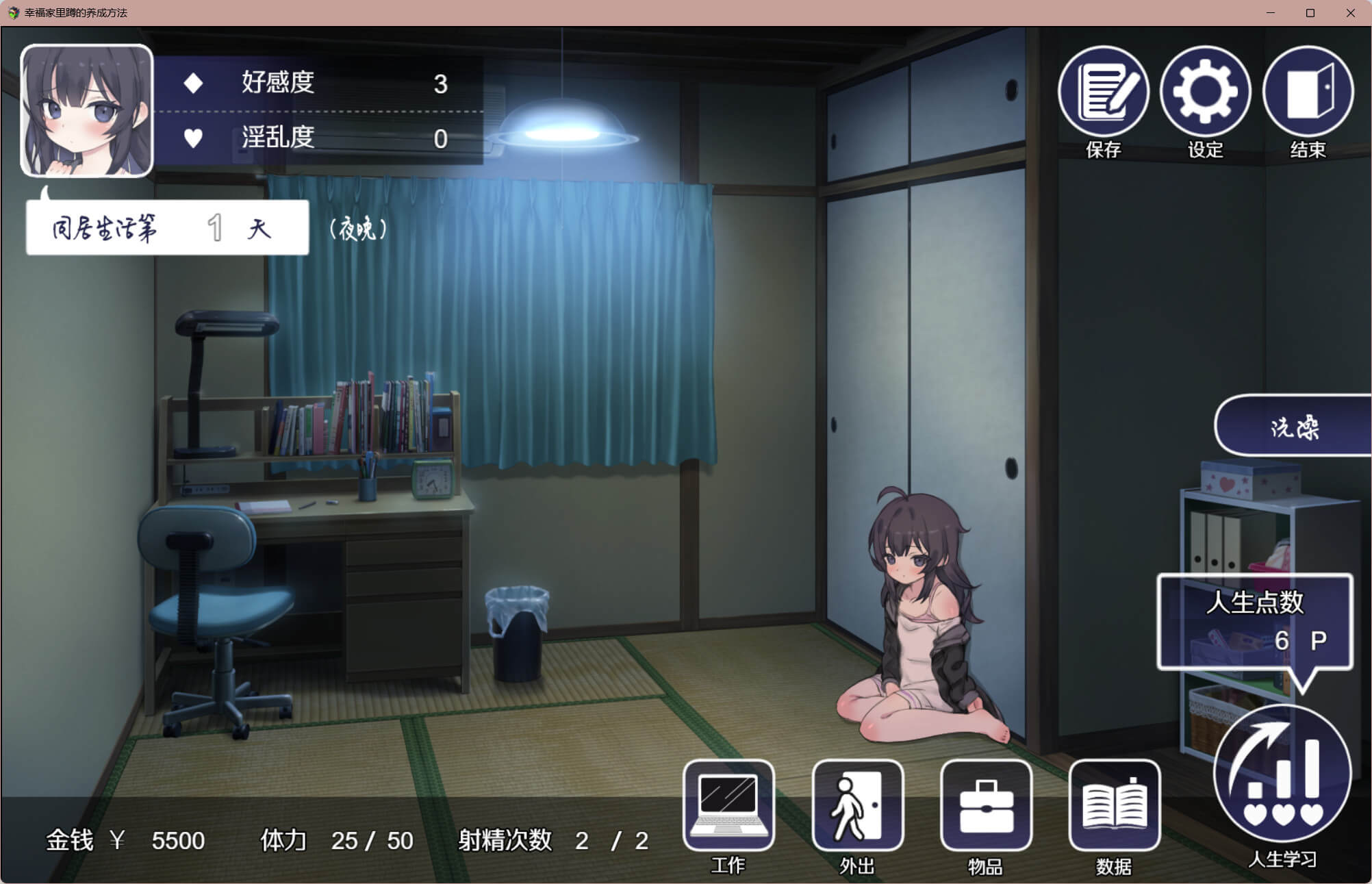Select the 工作 laptop work button
The width and height of the screenshot is (1372, 884).
[x=728, y=805]
